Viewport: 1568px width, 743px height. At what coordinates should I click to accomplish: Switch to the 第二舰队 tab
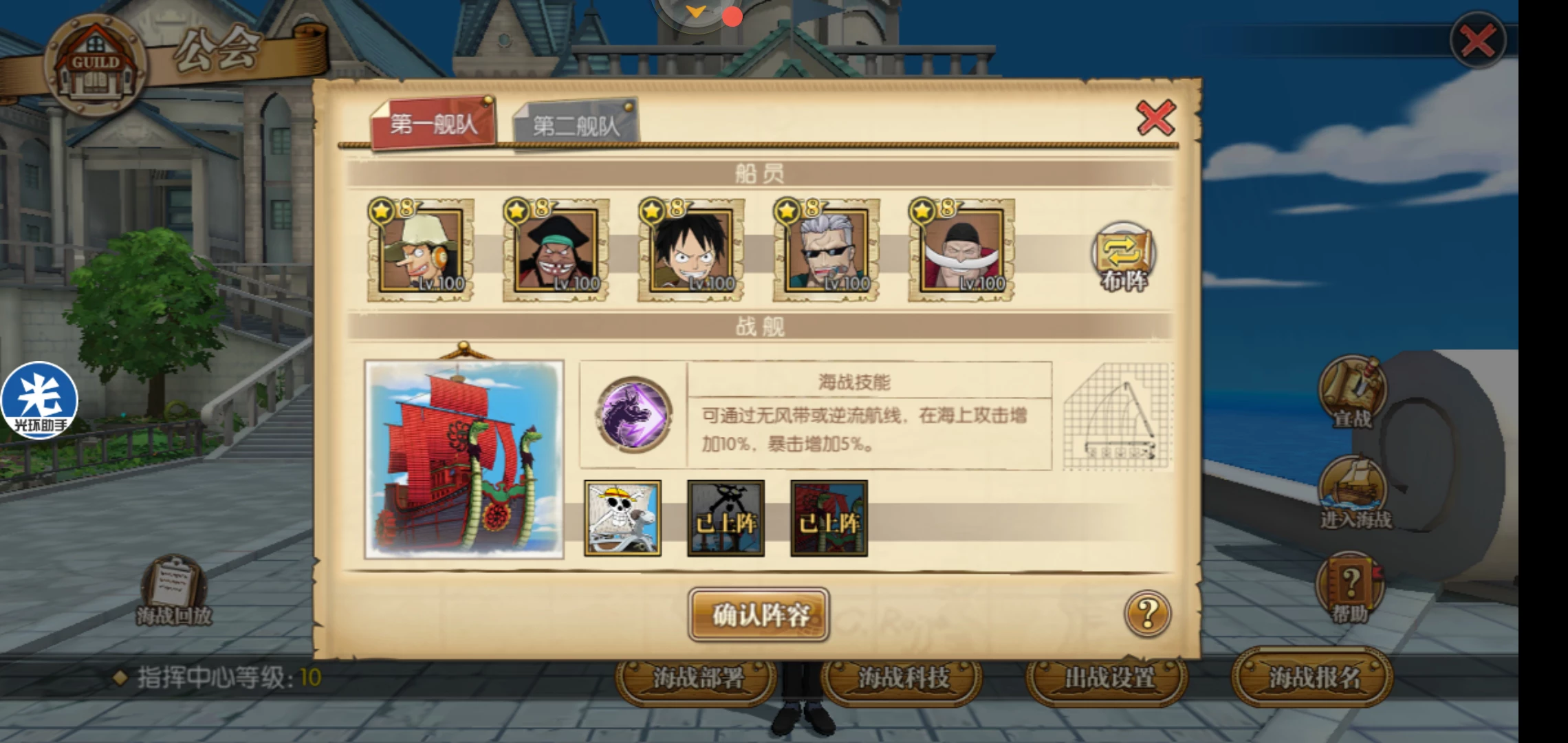coord(576,124)
